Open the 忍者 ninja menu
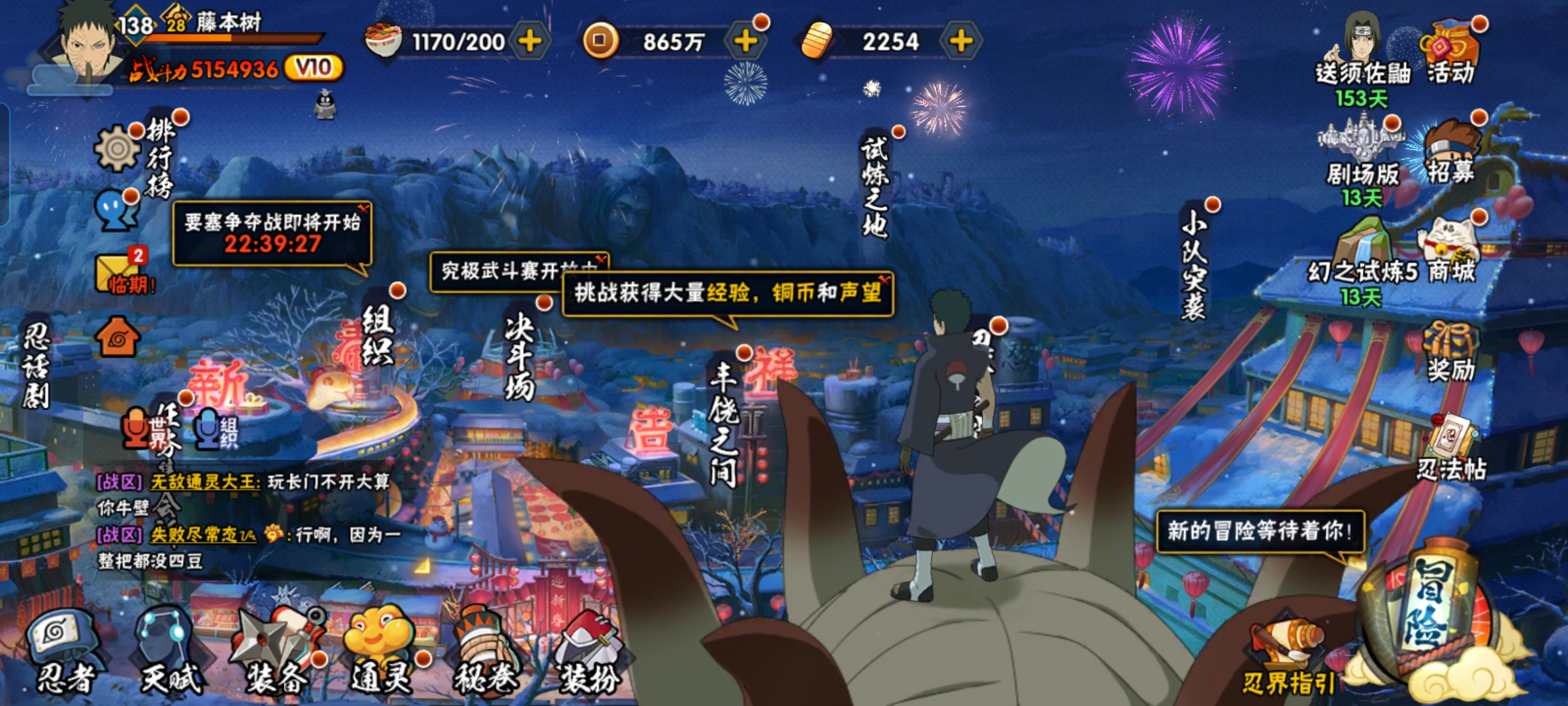This screenshot has height=706, width=1568. tap(64, 650)
